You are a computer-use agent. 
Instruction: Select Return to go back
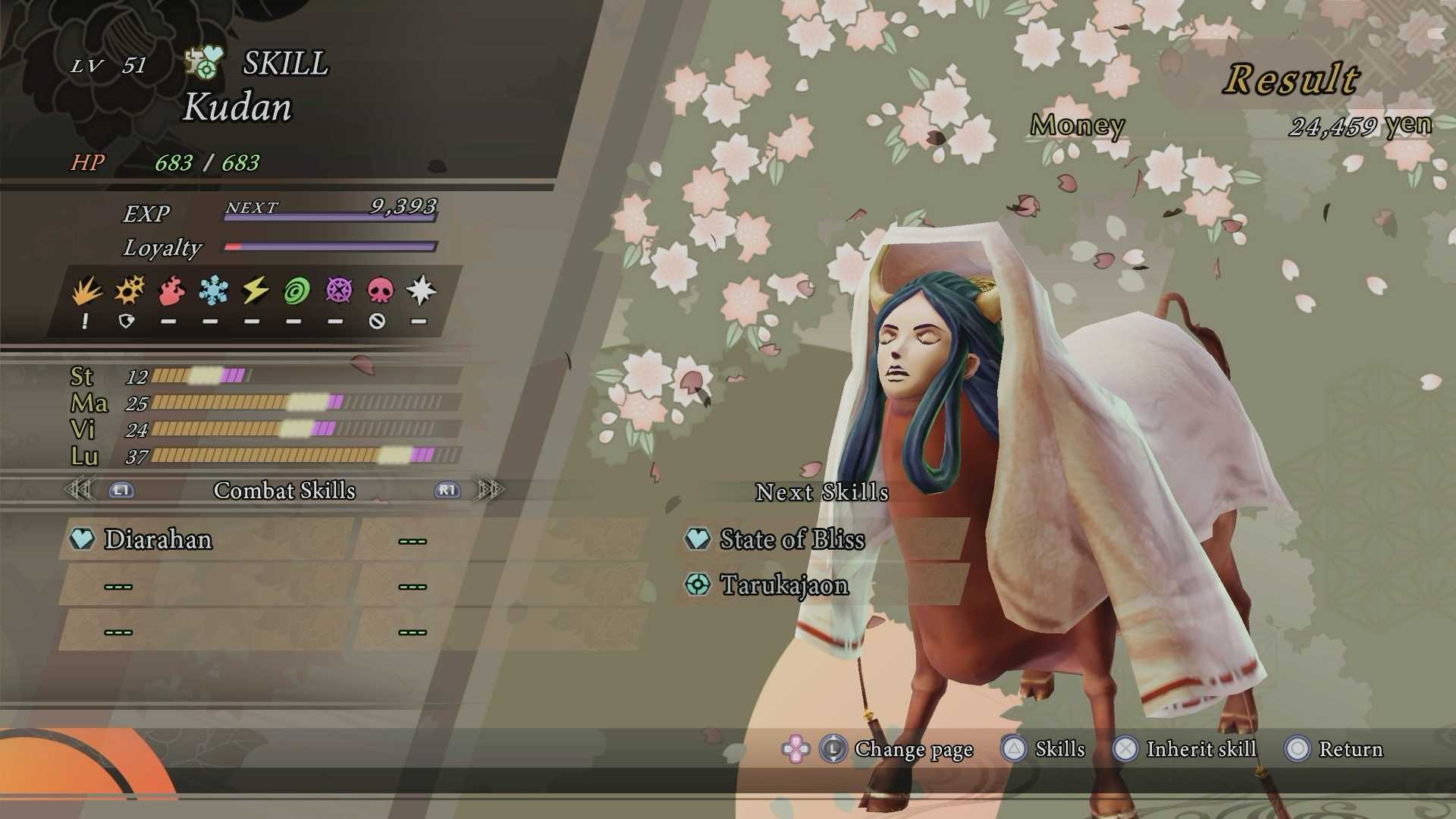coord(1350,749)
